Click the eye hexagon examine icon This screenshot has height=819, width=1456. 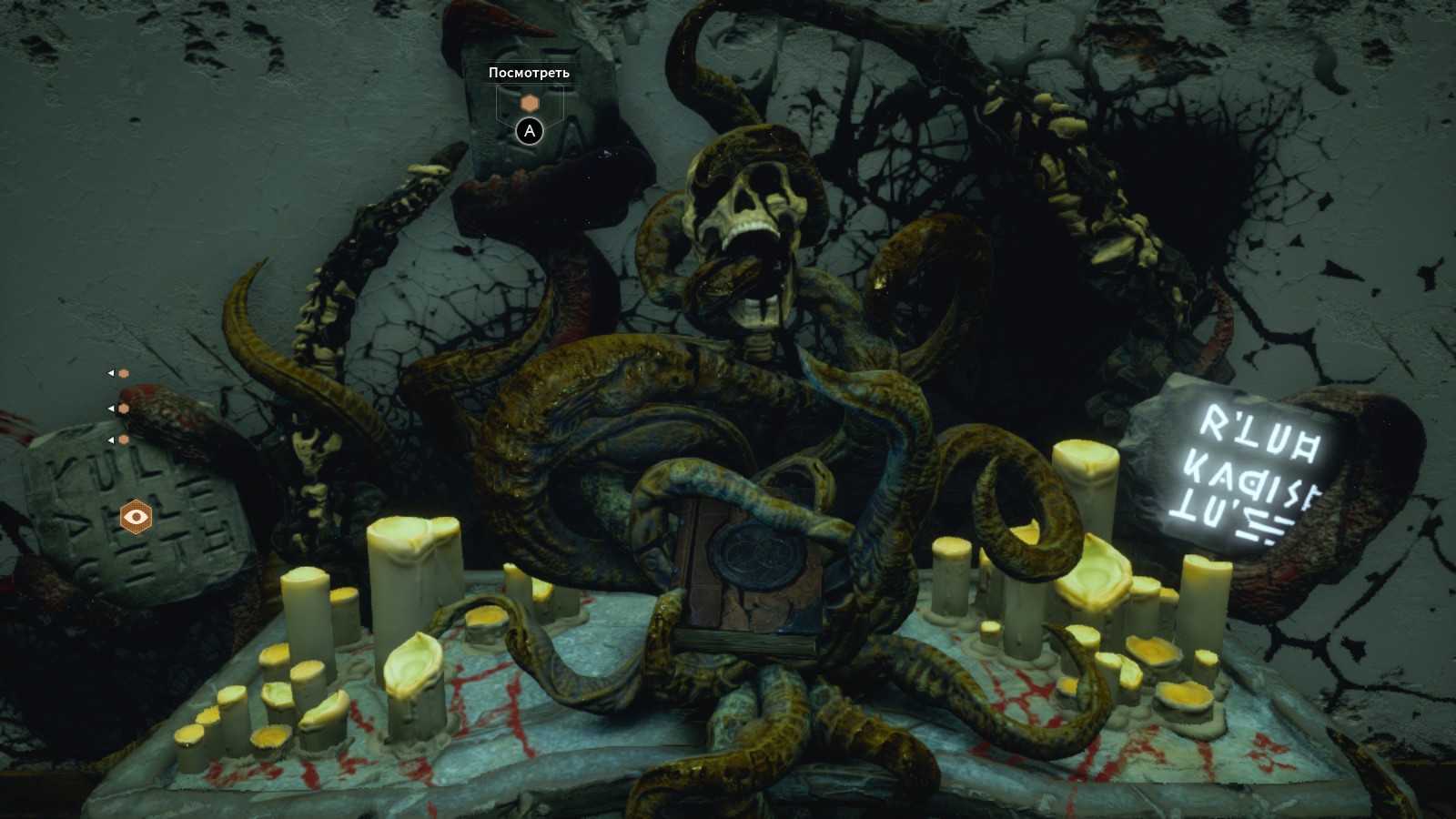coord(136,517)
